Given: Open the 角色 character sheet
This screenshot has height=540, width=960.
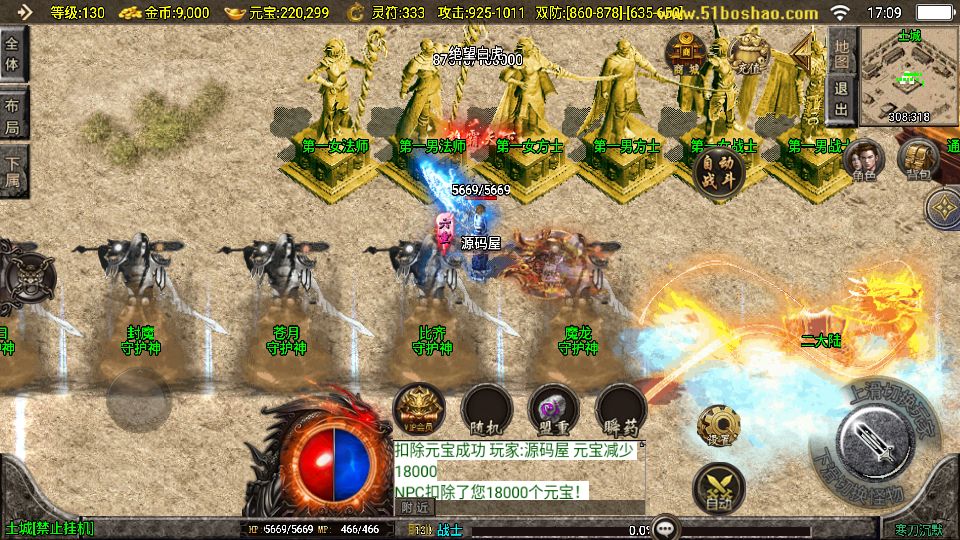Looking at the screenshot, I should tap(864, 160).
